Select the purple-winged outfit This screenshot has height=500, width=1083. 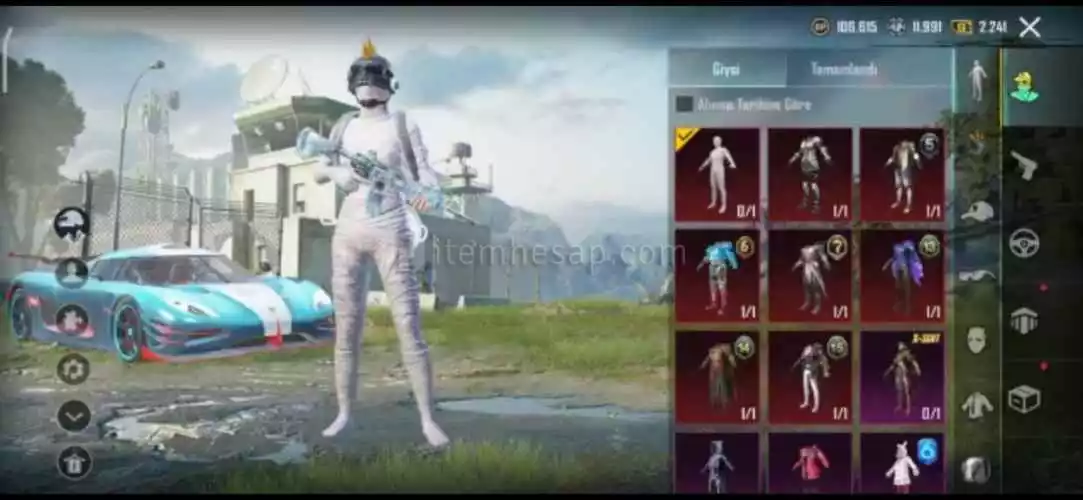(902, 276)
